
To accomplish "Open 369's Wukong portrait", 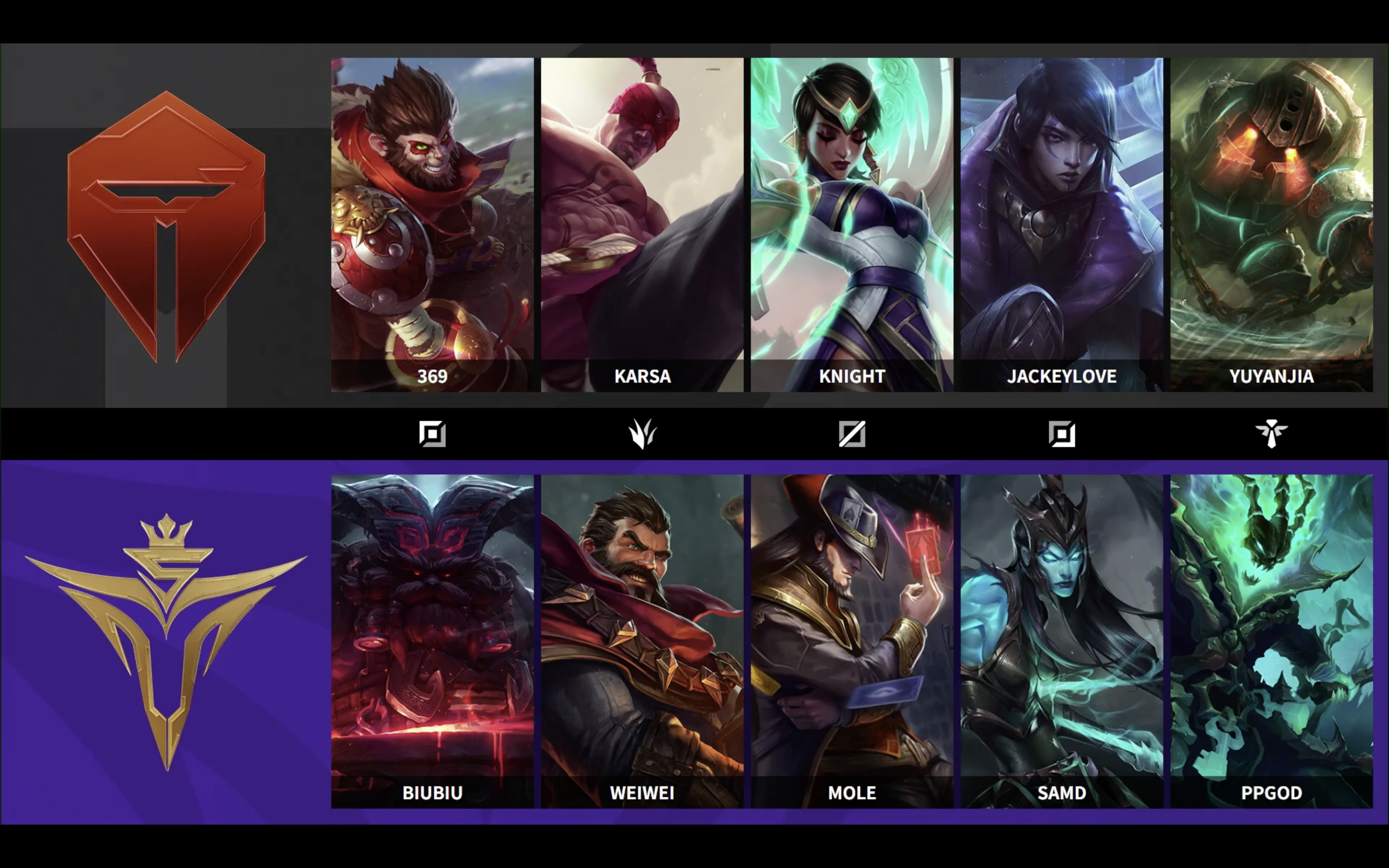I will coord(433,218).
